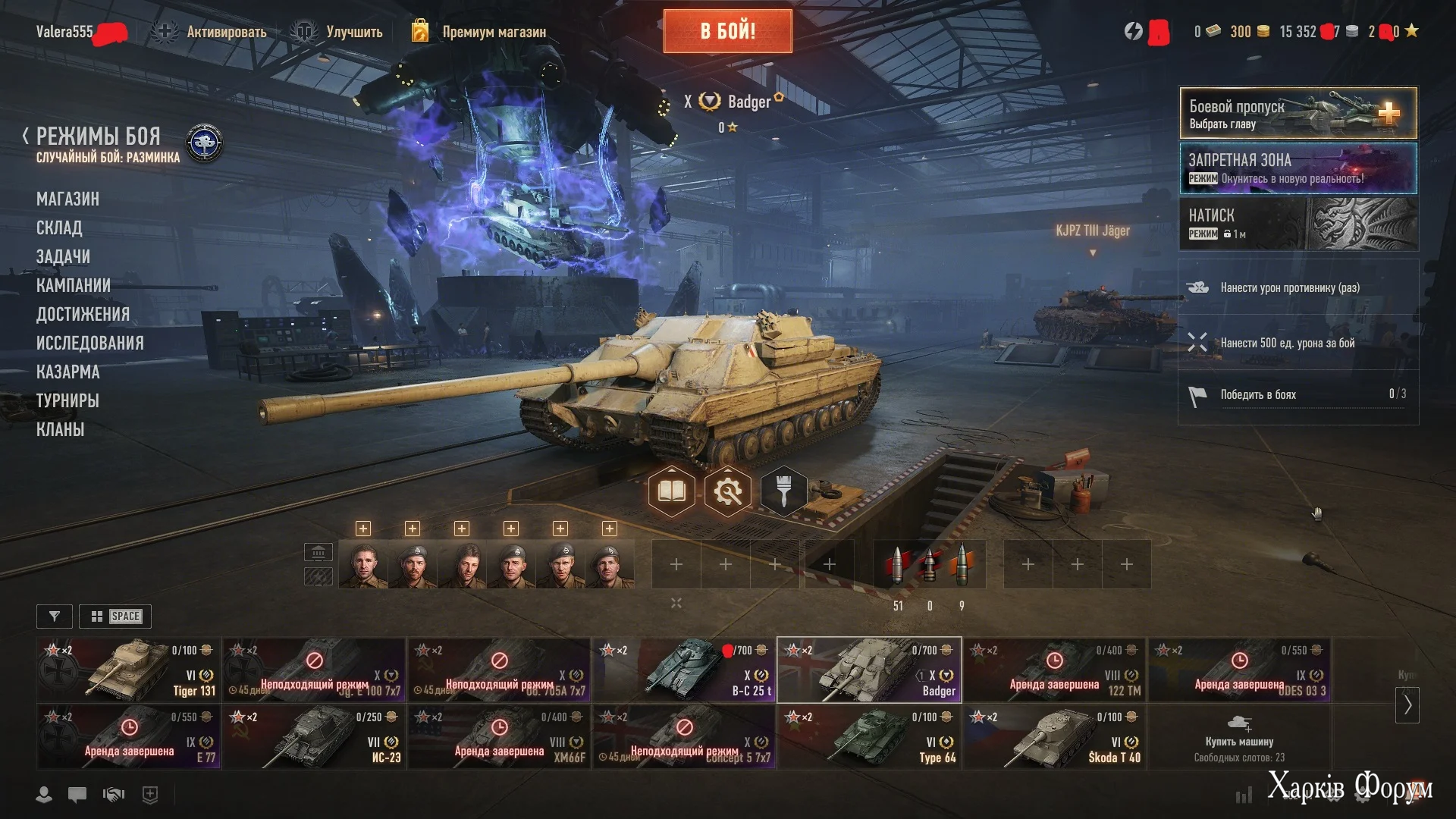Screen dimensions: 1456x819
Task: Start battle with the В БОЙ! button
Action: click(x=727, y=31)
